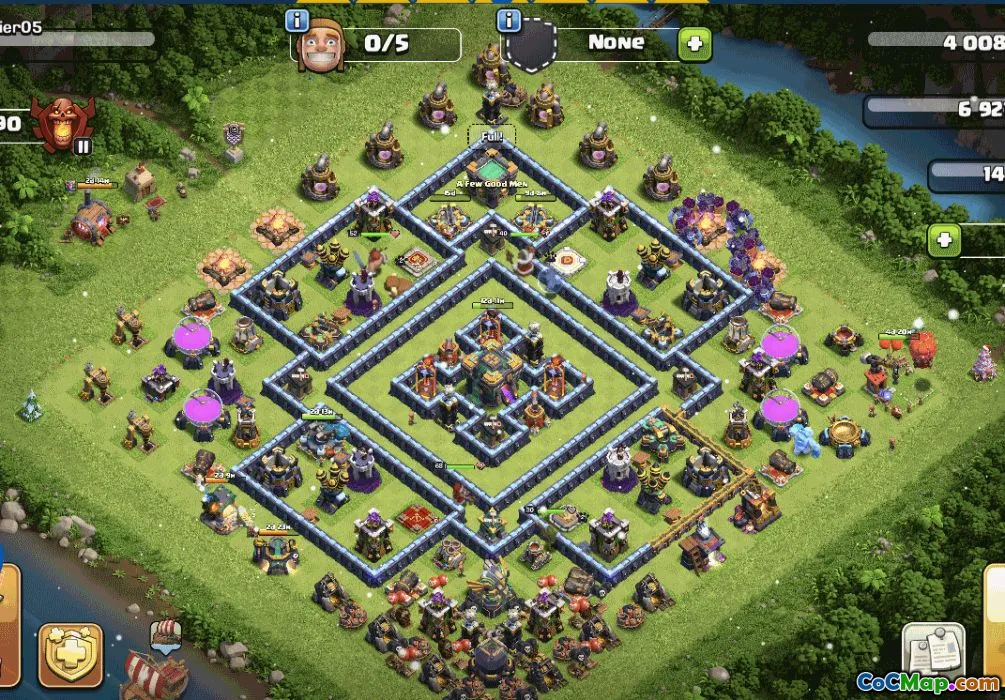Viewport: 1005px width, 700px height.
Task: Tap the builder face icon
Action: 321,43
